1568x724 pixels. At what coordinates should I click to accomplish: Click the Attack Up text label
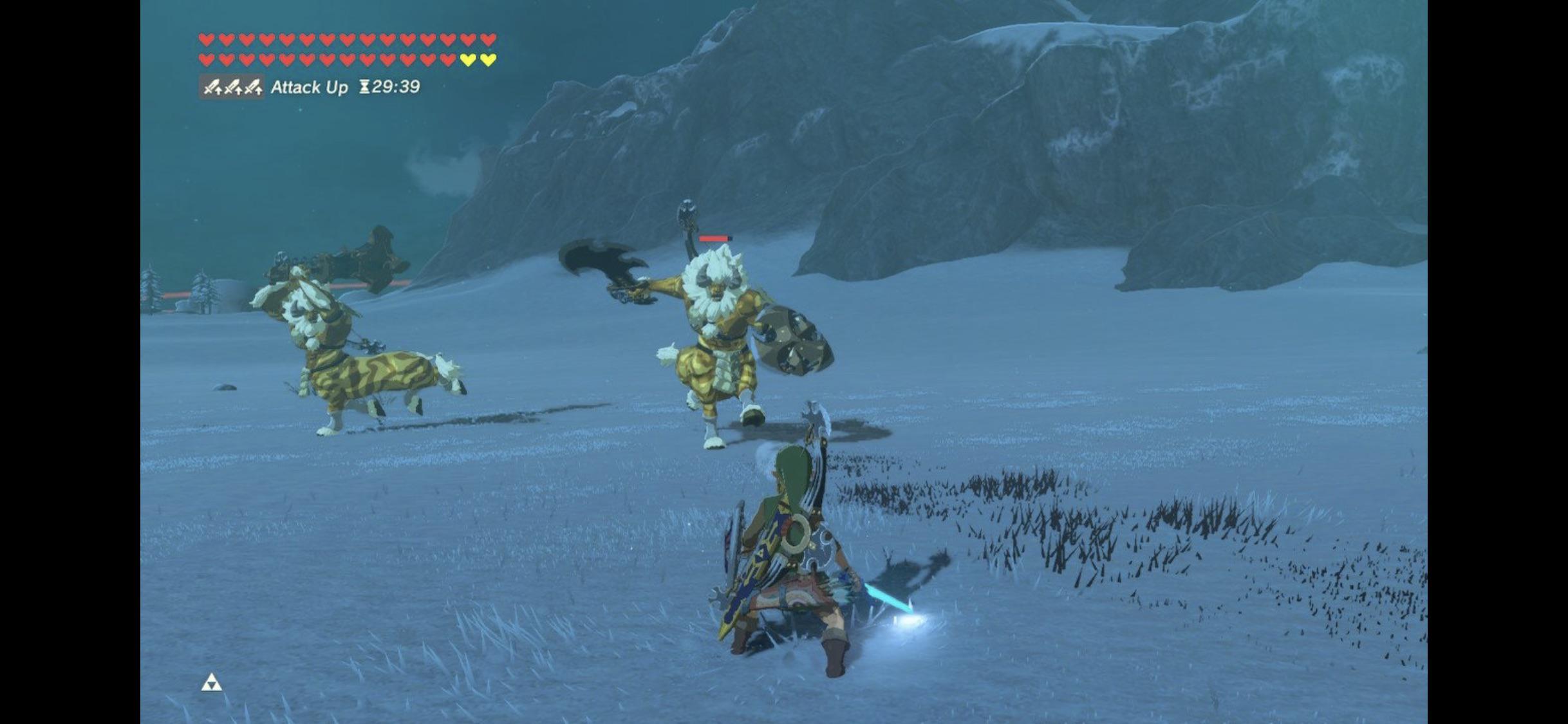[311, 86]
